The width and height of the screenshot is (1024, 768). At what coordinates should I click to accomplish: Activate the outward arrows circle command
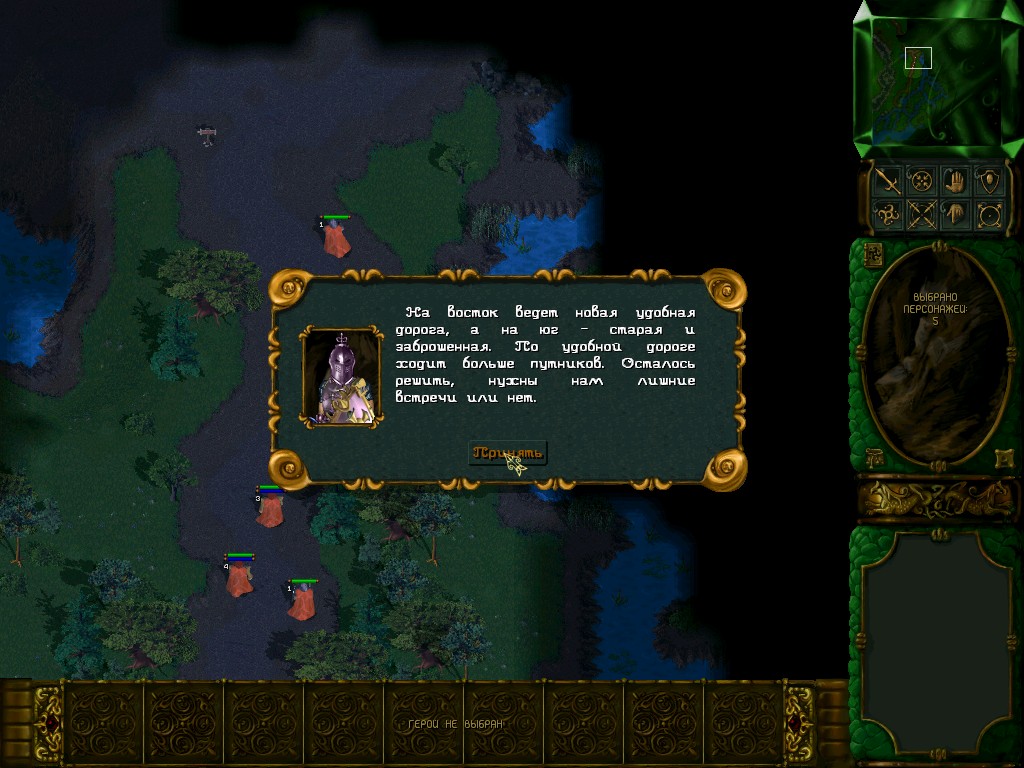click(990, 214)
